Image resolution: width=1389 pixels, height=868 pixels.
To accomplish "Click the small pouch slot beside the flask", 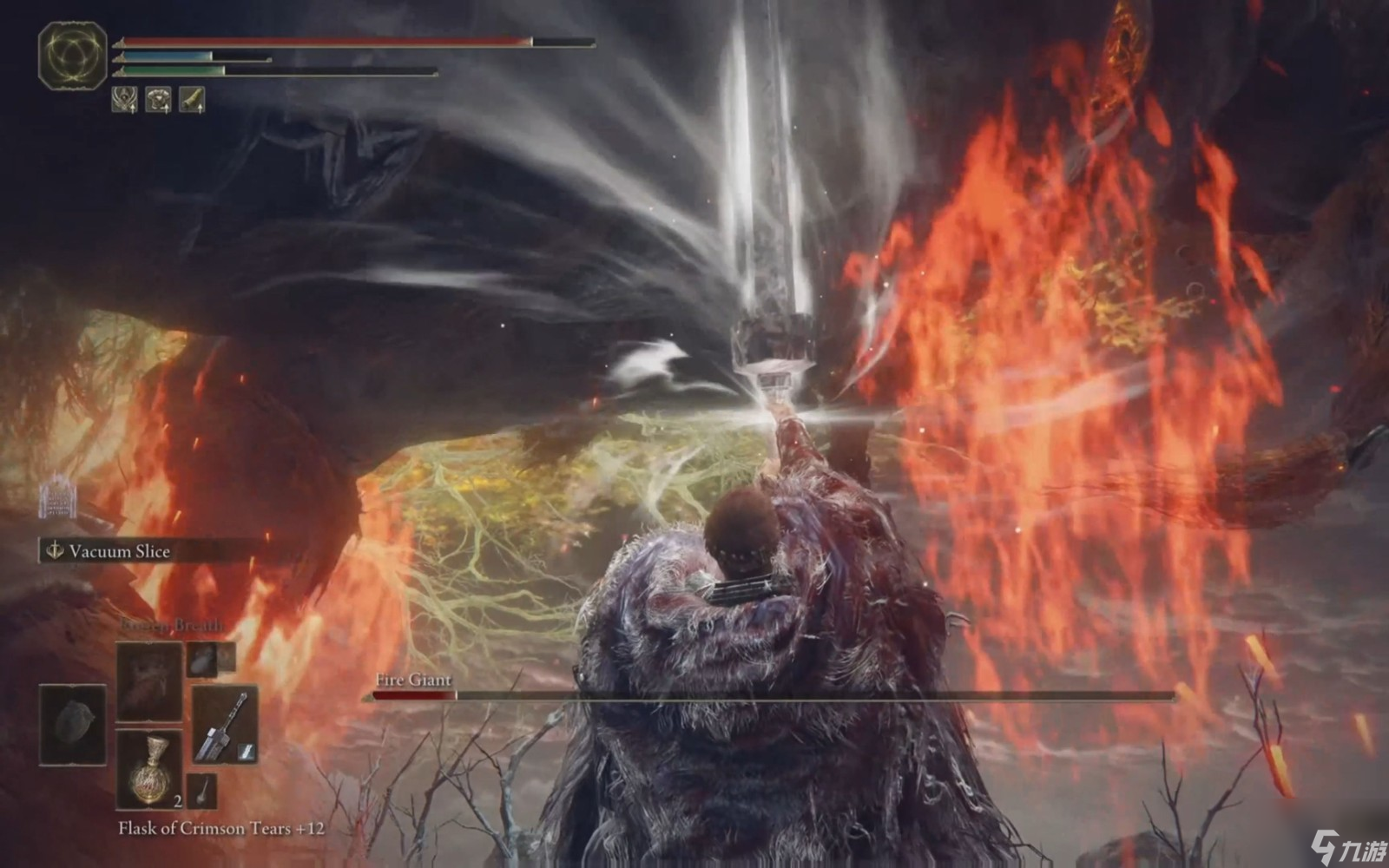I will pos(201,791).
